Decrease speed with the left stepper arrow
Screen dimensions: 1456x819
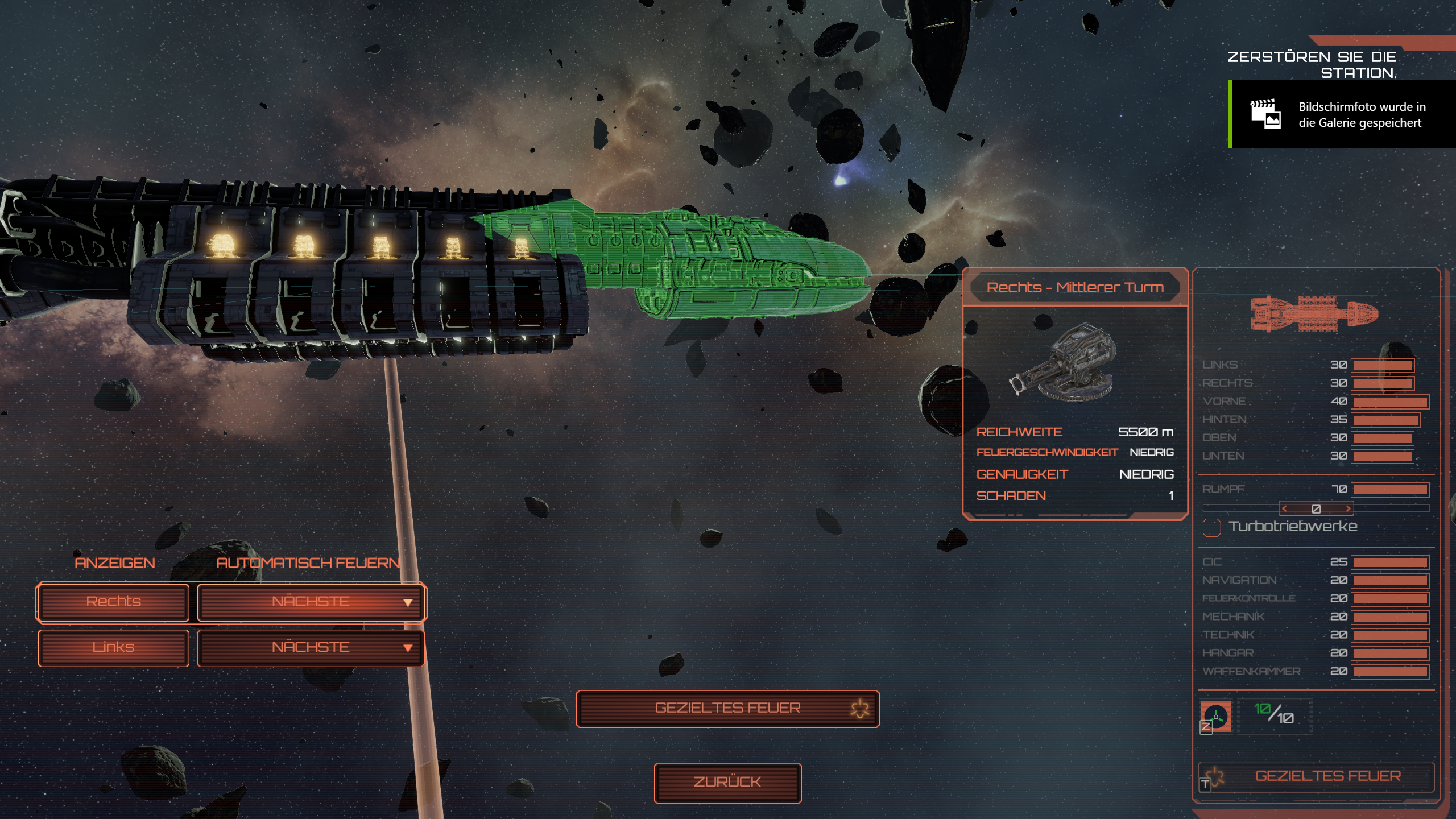pos(1285,508)
